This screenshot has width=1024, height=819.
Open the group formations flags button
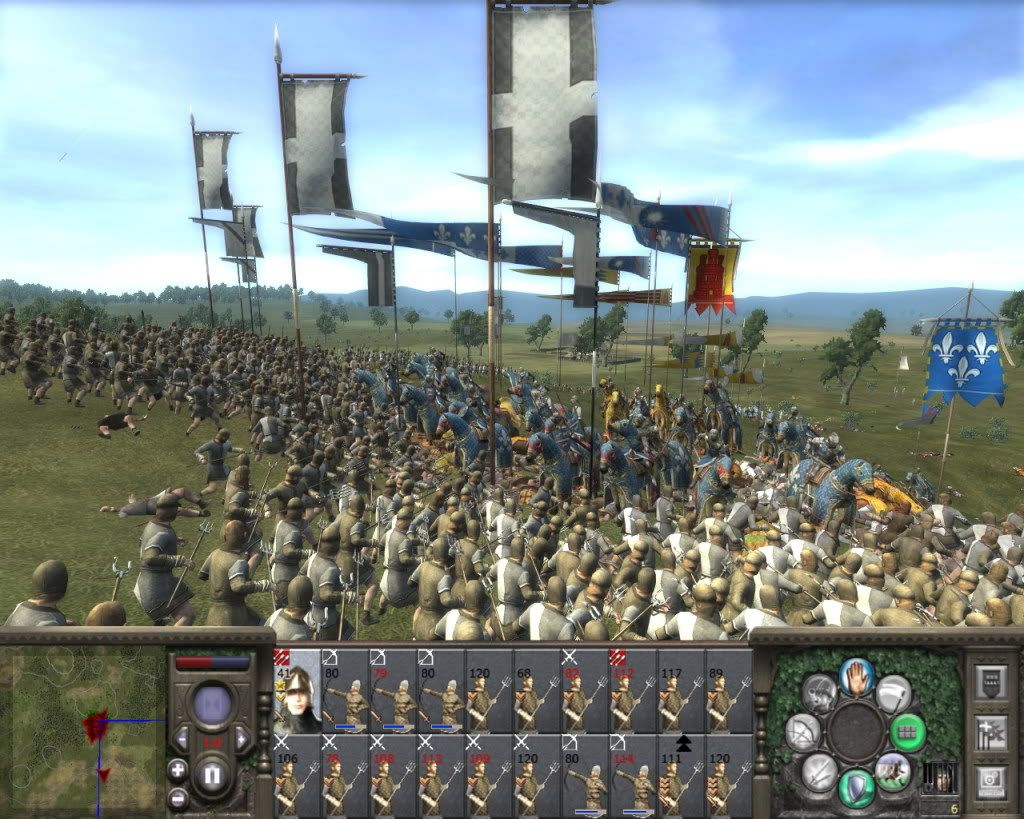tap(991, 731)
